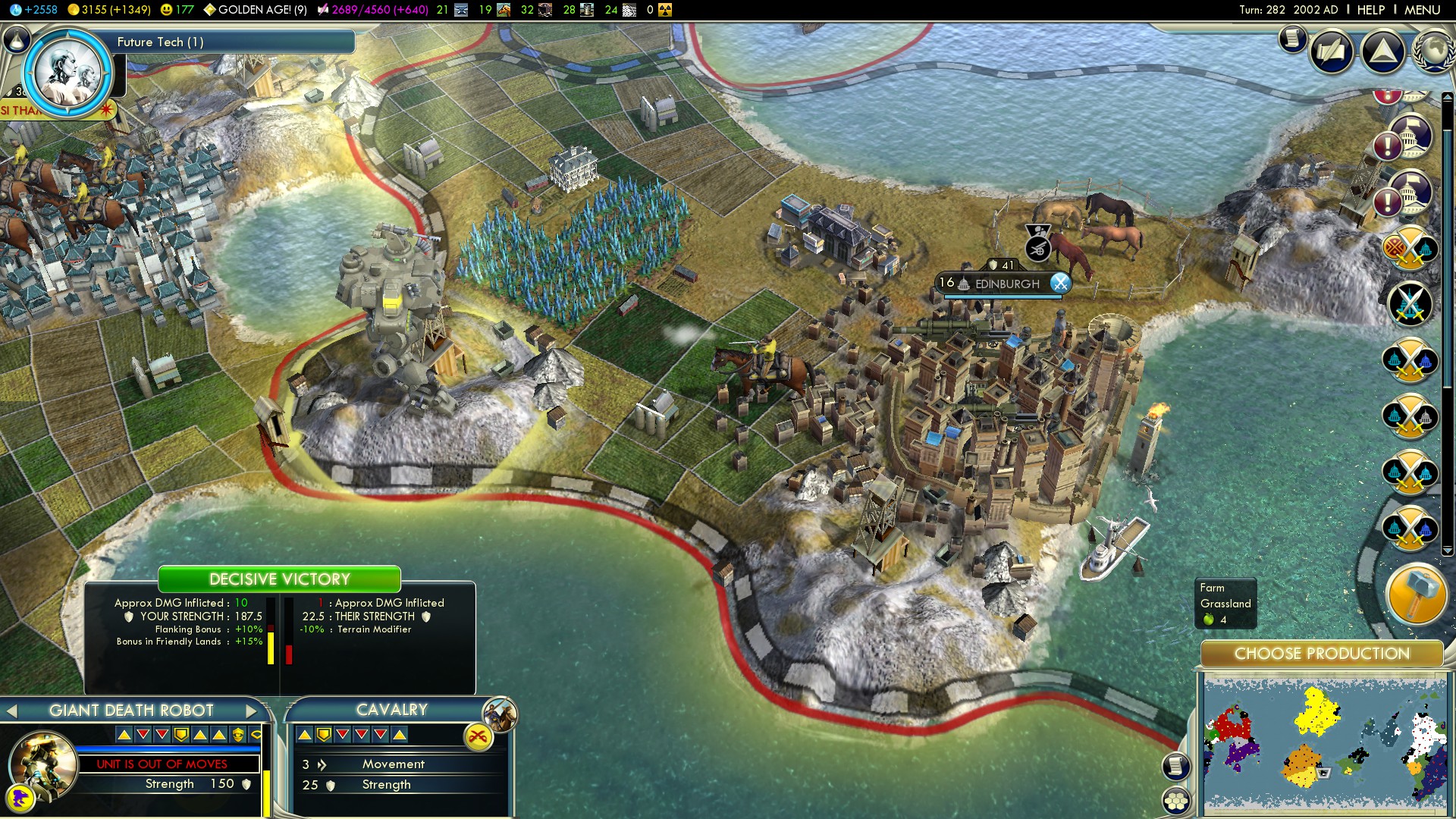Open the notification log scroll icon
Screen dimensions: 1456x819
tap(1293, 39)
